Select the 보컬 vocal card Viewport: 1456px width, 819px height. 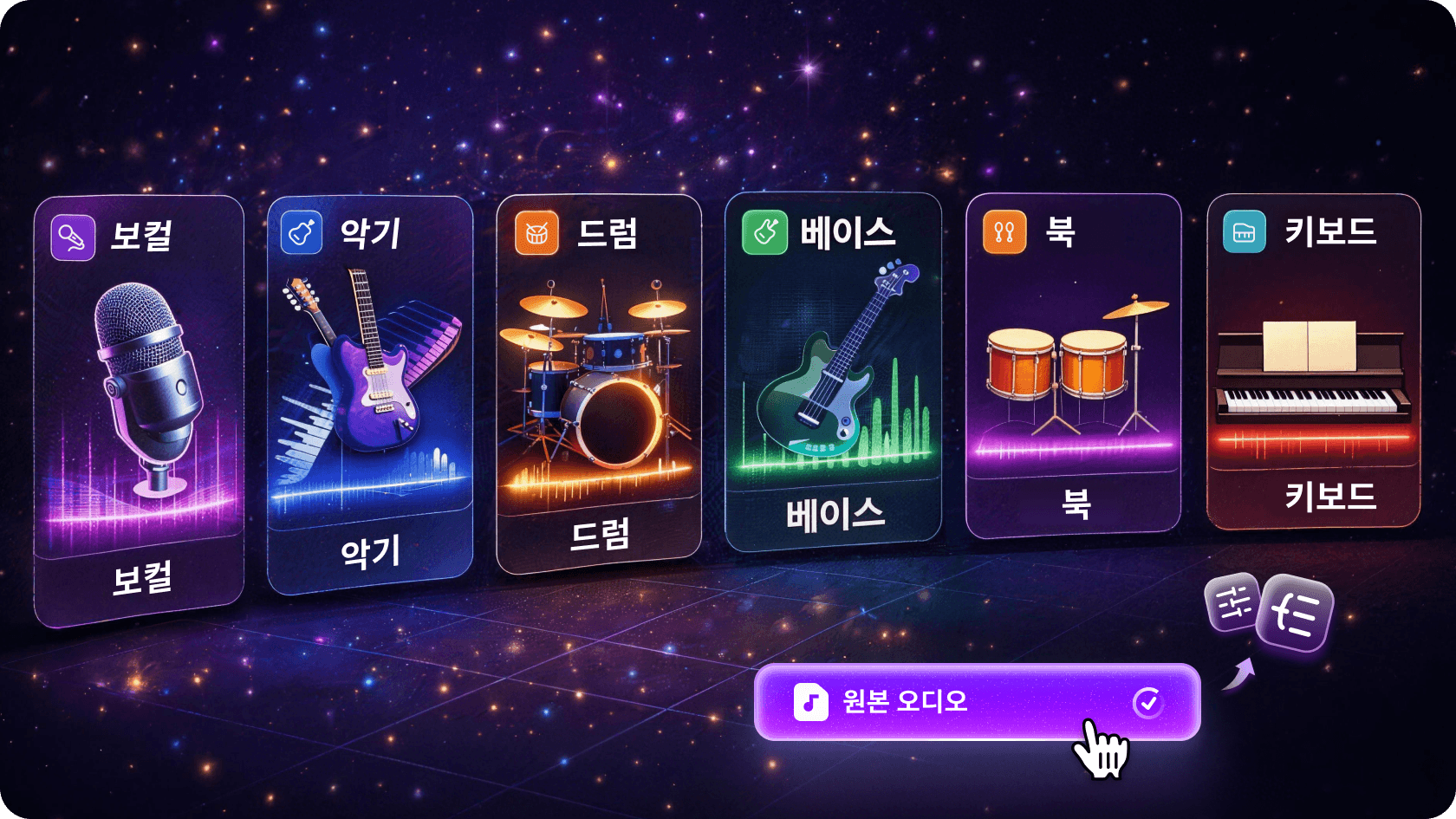139,407
